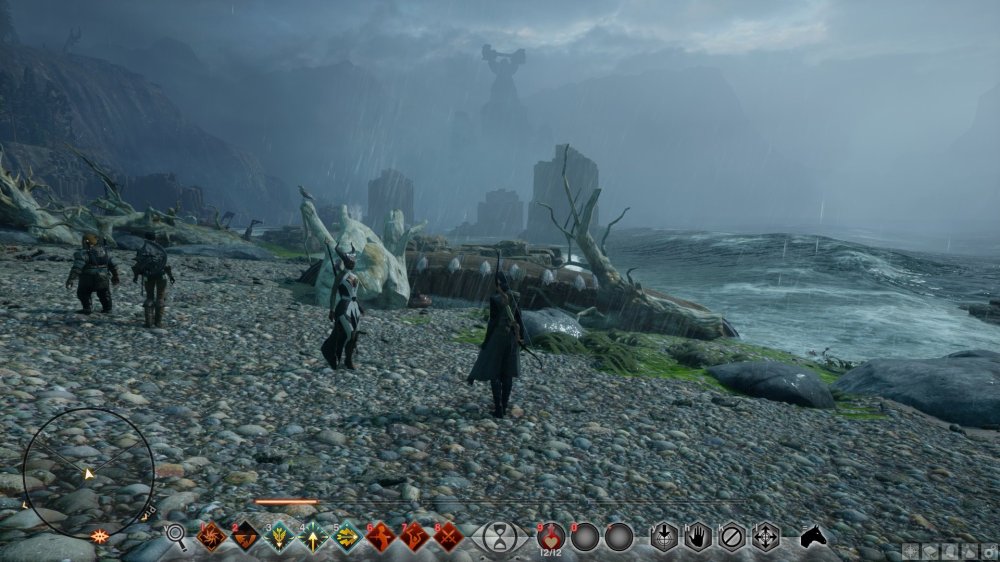Image resolution: width=1000 pixels, height=562 pixels.
Task: Order the party to hold with the hand icon
Action: pos(698,537)
